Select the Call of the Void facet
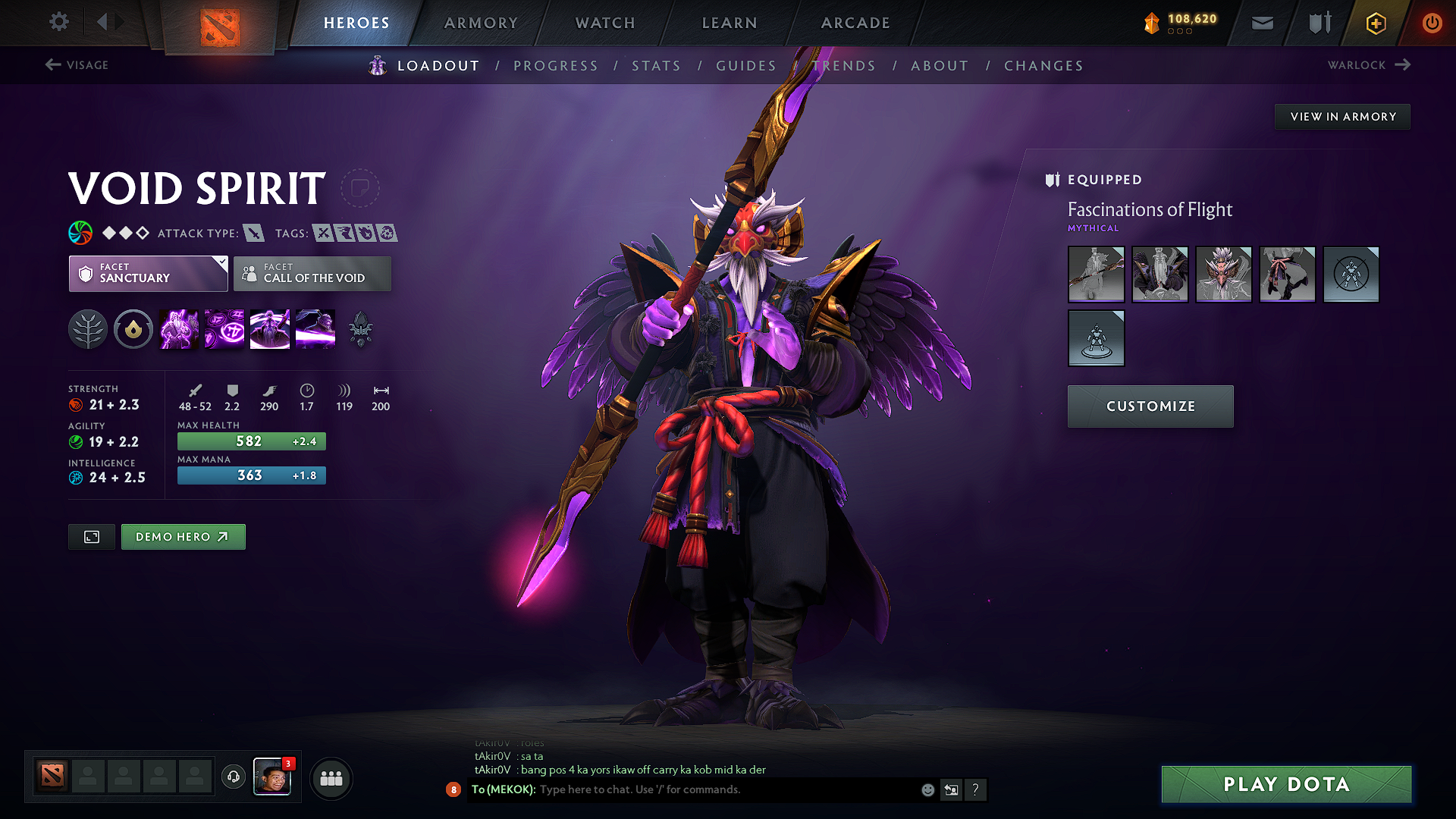1456x819 pixels. [x=312, y=274]
